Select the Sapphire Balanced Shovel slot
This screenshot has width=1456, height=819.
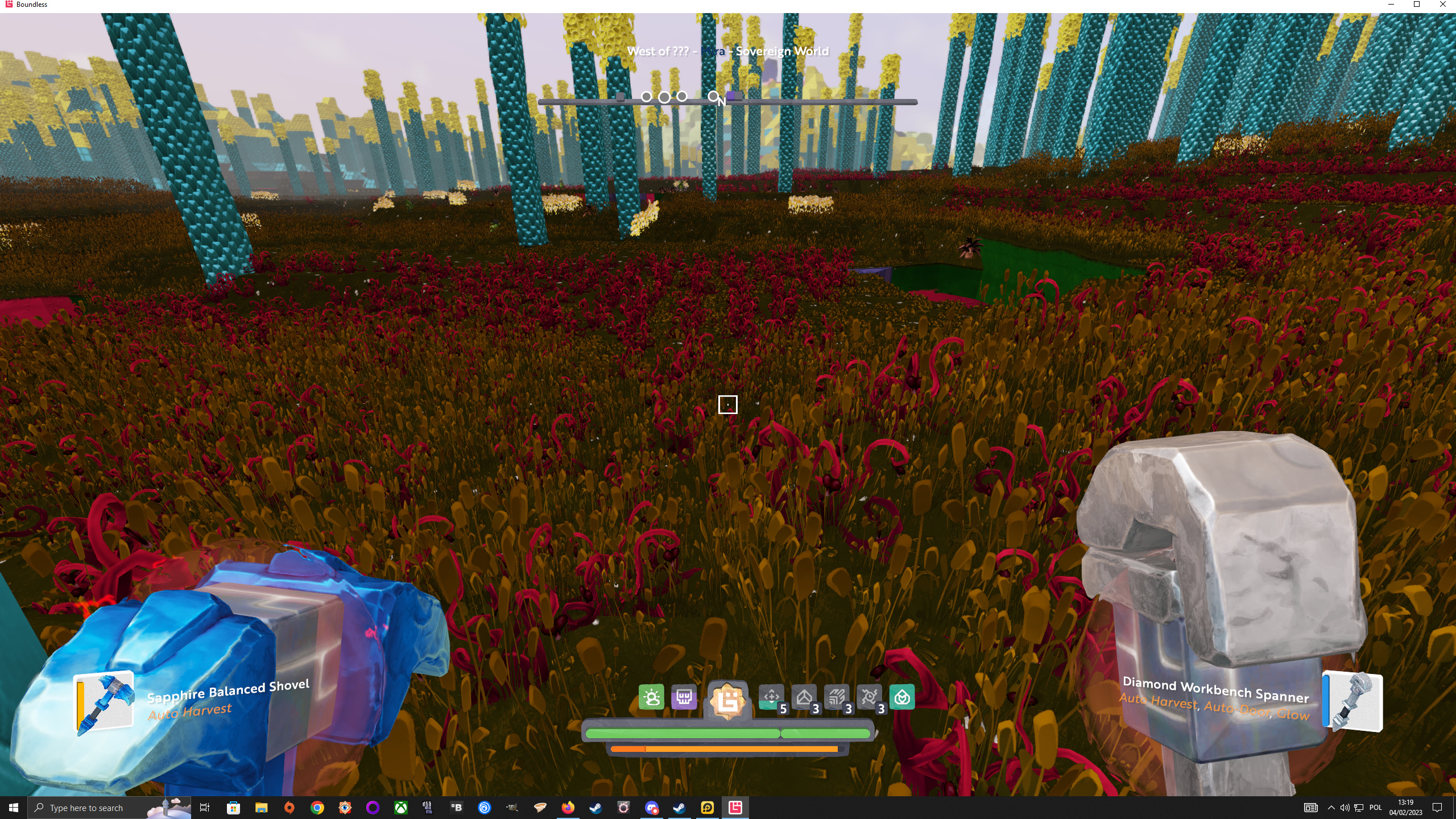pos(105,701)
